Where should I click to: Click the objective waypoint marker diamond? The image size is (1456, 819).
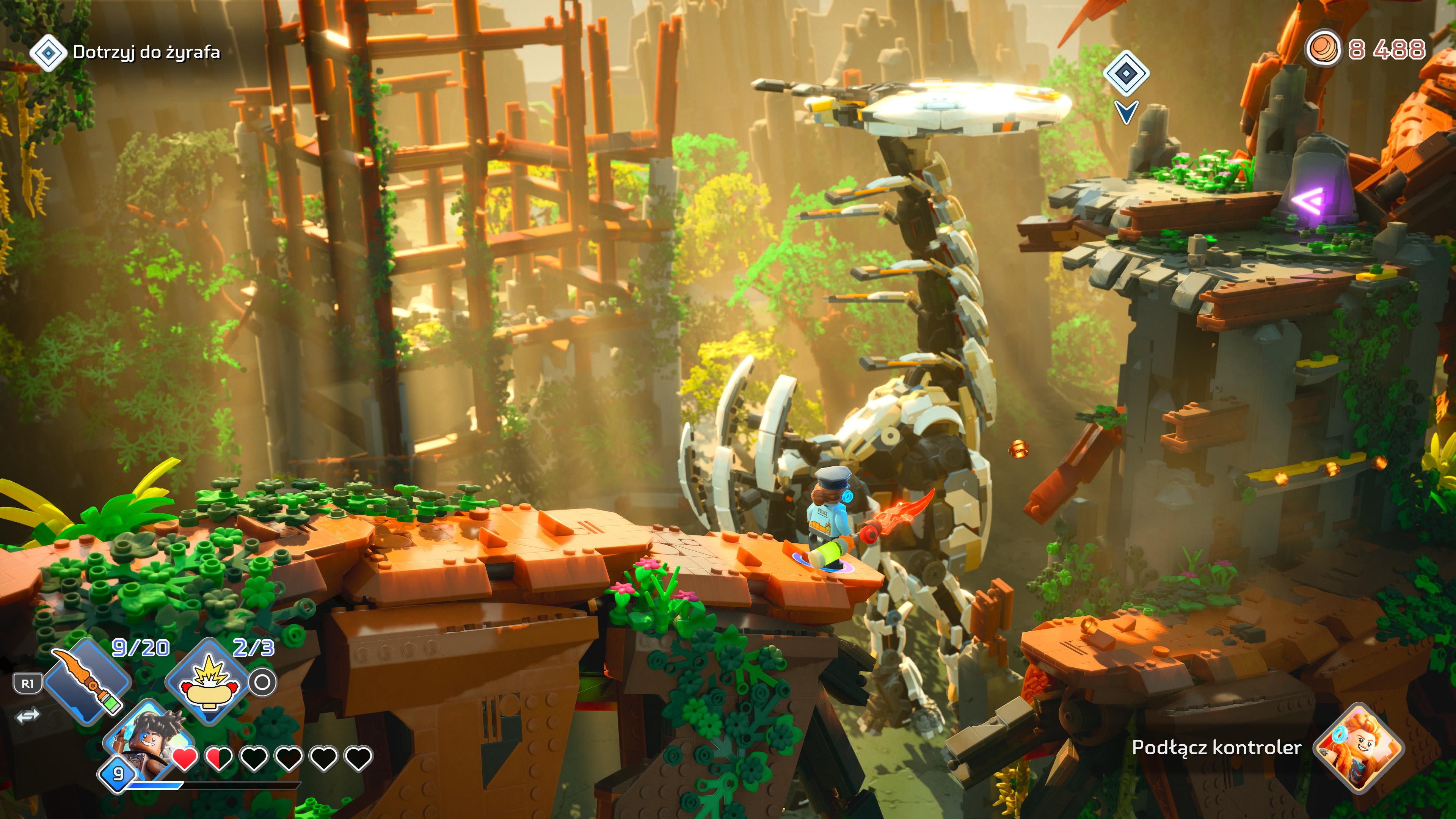click(1126, 74)
